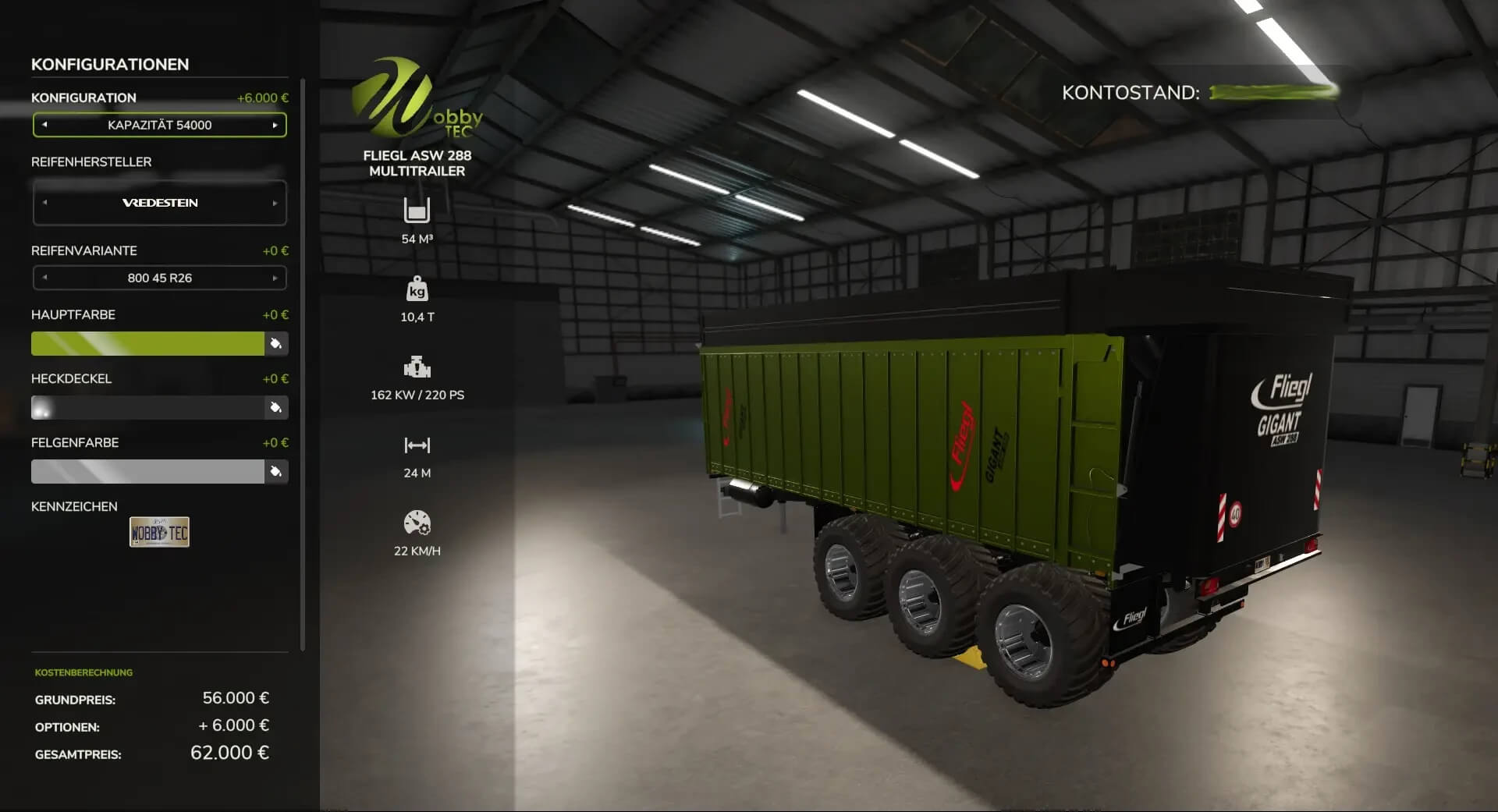Select the next Kapazität configuration arrow
The width and height of the screenshot is (1498, 812).
(275, 124)
